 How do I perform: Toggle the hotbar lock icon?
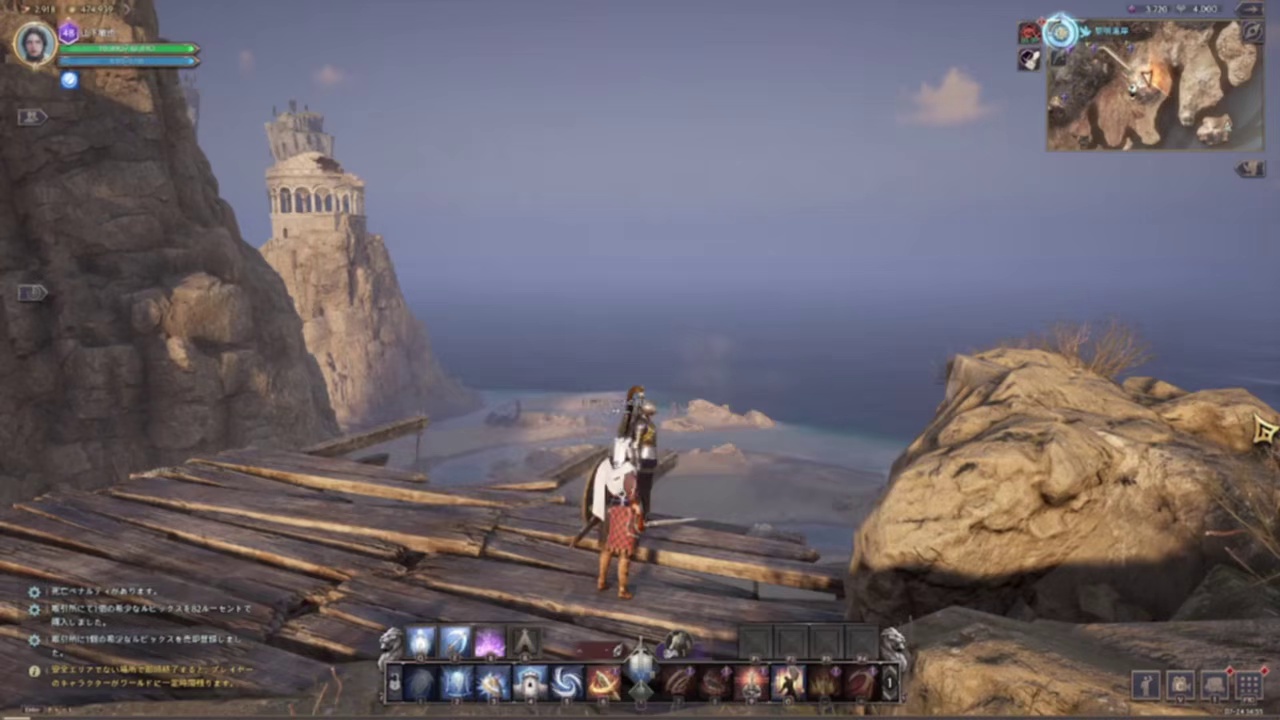pos(394,683)
